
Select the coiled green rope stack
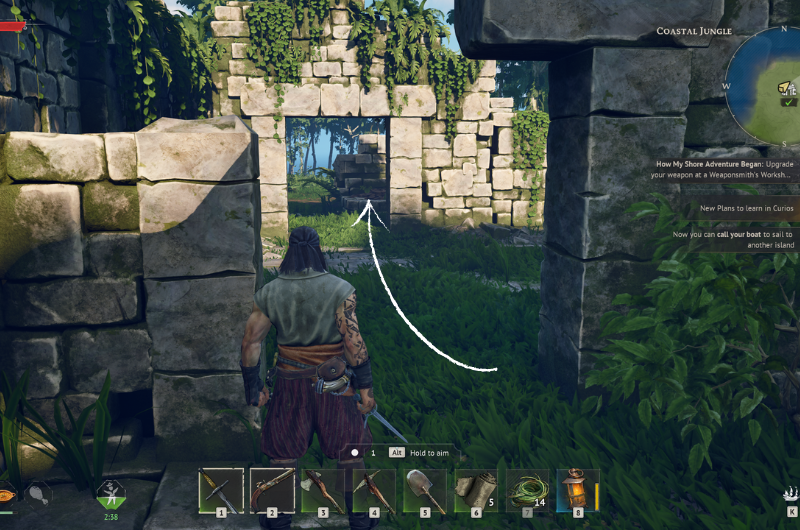tap(527, 491)
